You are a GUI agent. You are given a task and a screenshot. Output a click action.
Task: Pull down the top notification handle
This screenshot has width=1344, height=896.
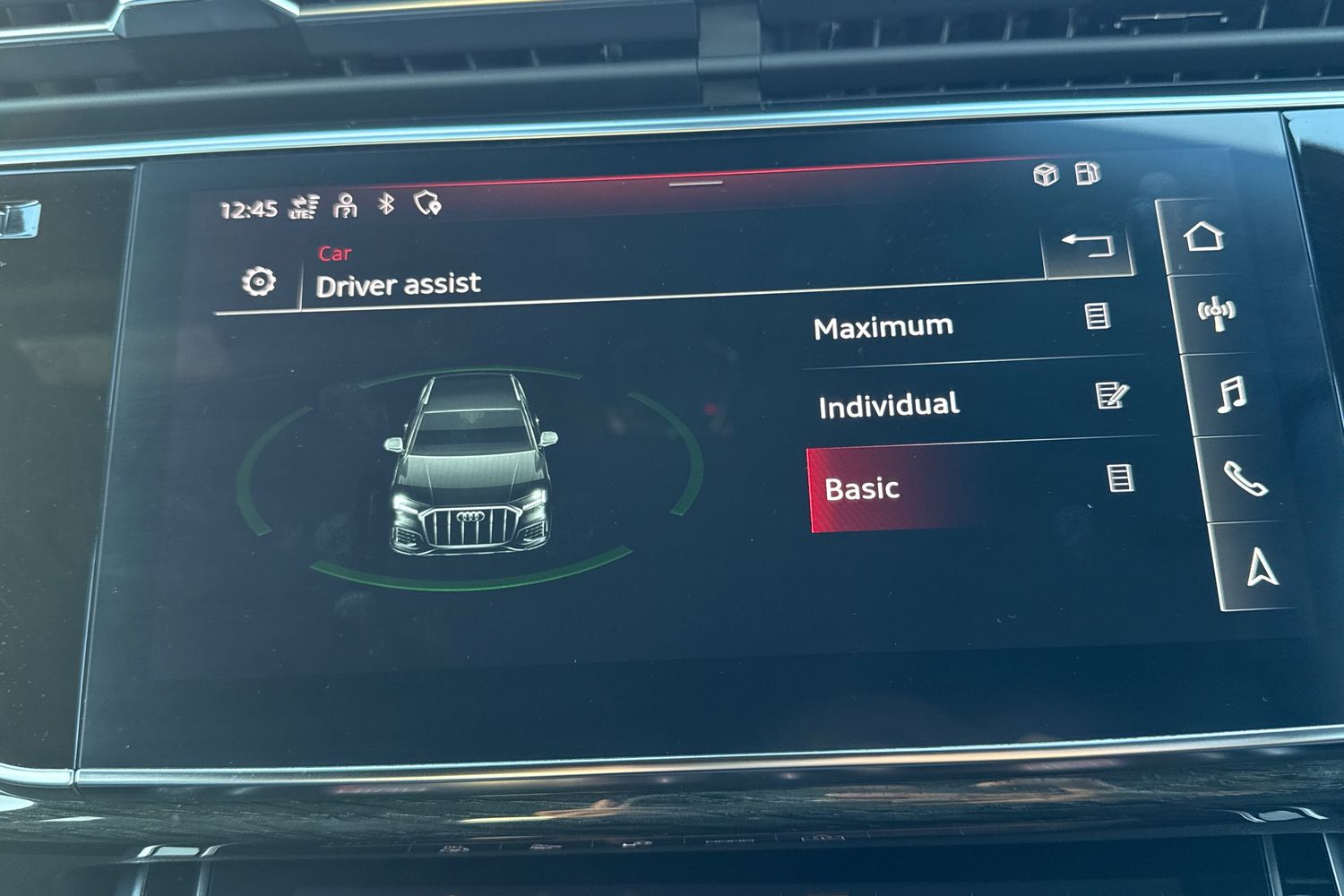(696, 184)
